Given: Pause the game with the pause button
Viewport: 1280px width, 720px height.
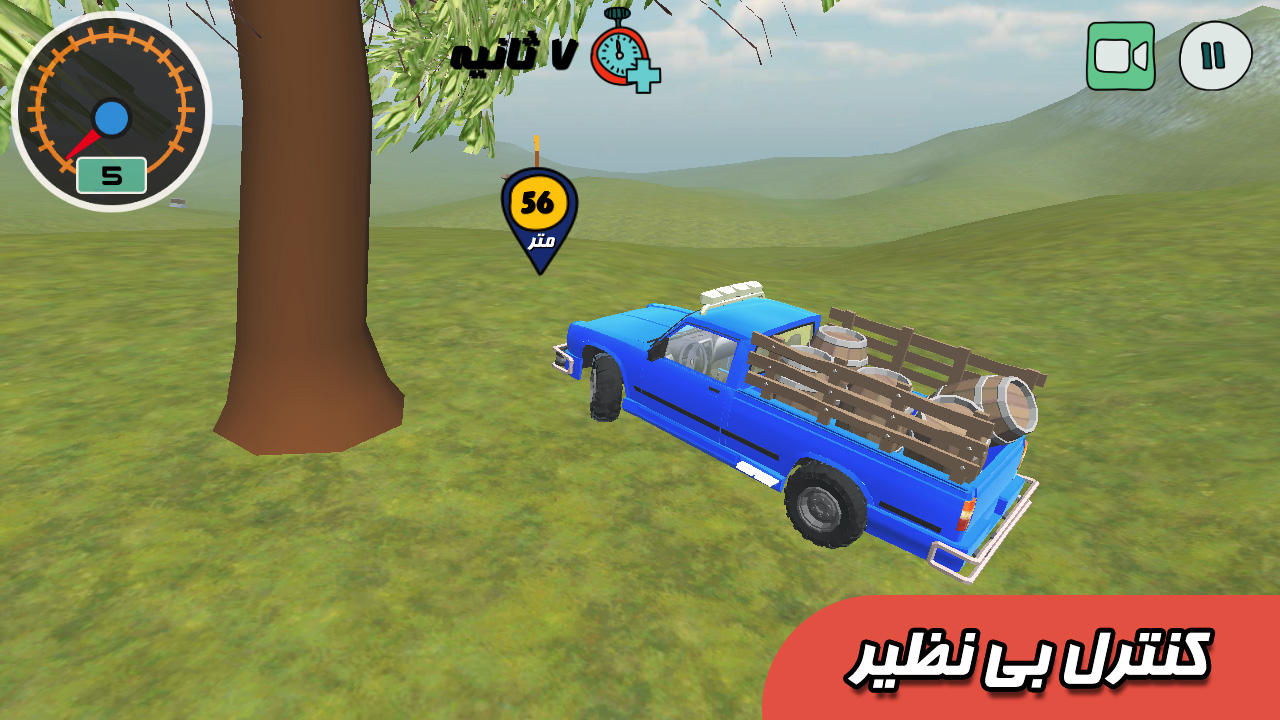Looking at the screenshot, I should (1215, 56).
